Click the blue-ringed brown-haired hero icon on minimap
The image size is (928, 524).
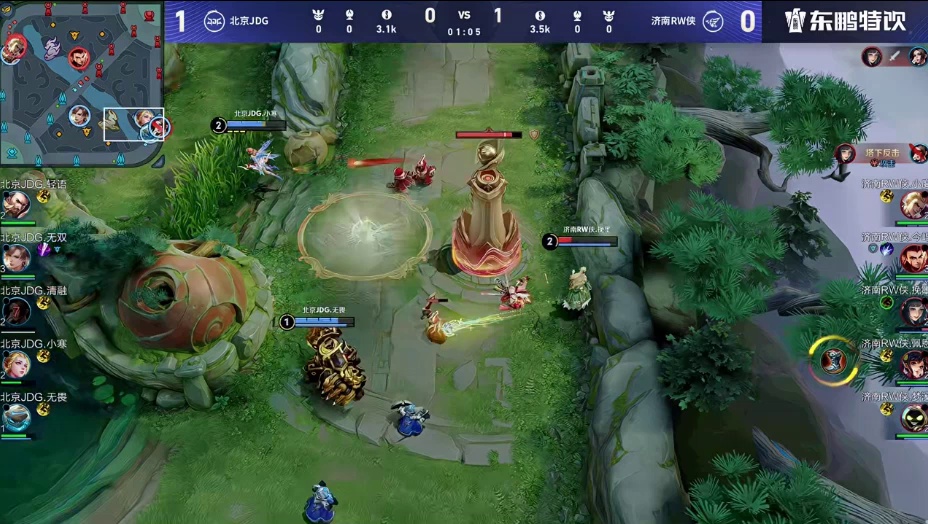point(79,115)
